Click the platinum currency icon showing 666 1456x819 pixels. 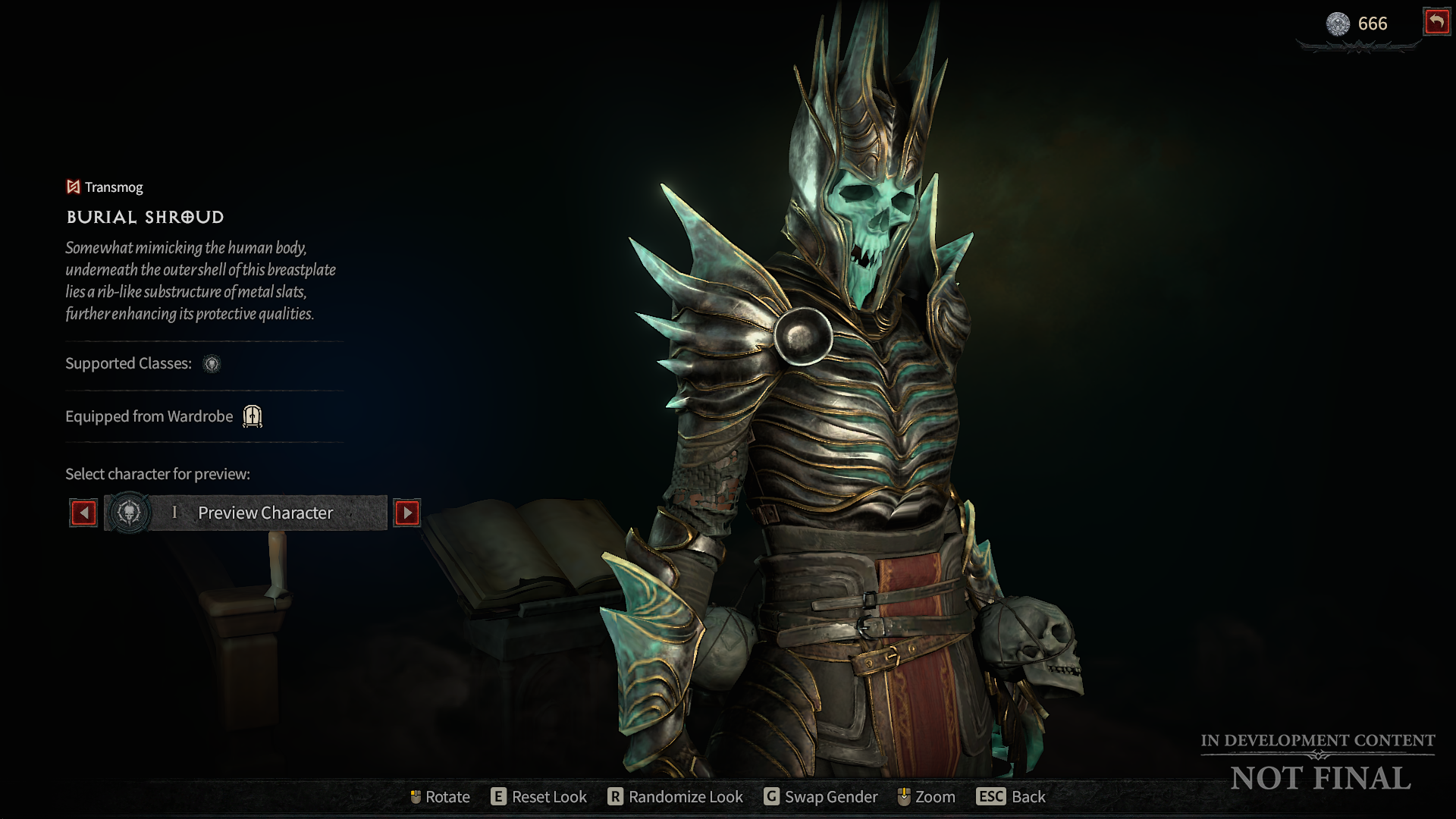[1340, 24]
